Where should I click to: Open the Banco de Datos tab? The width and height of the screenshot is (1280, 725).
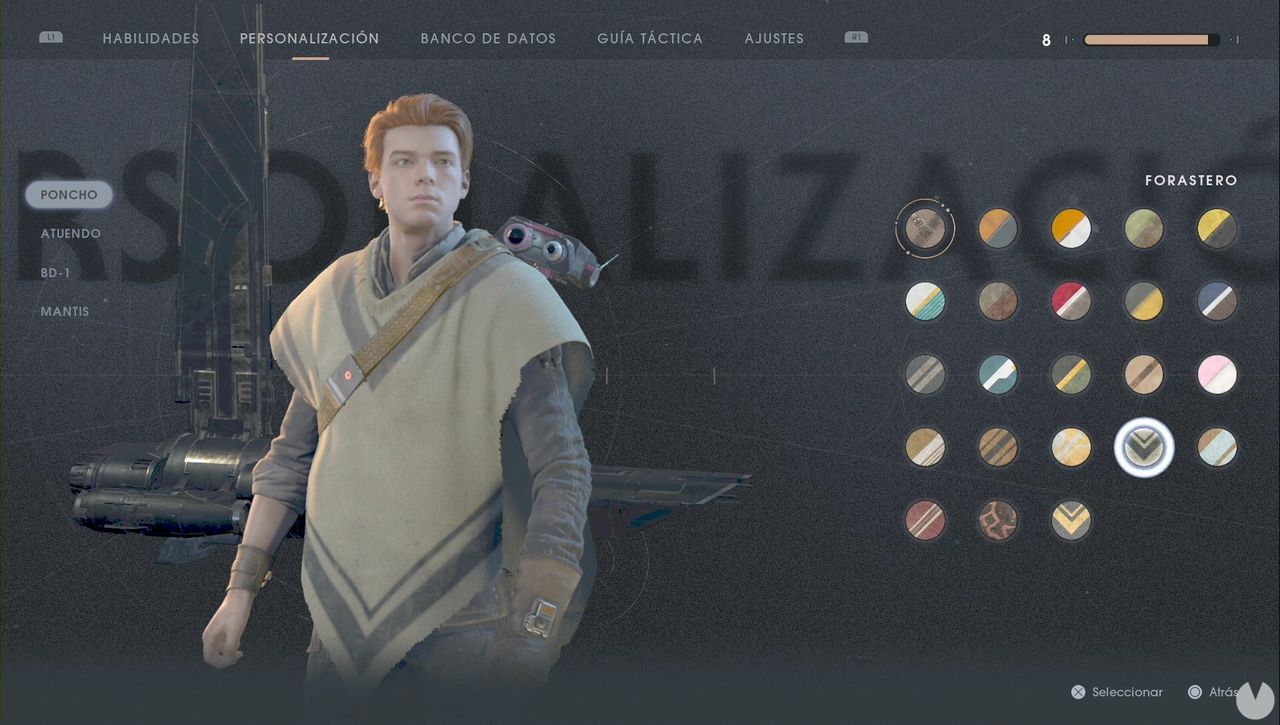point(488,38)
